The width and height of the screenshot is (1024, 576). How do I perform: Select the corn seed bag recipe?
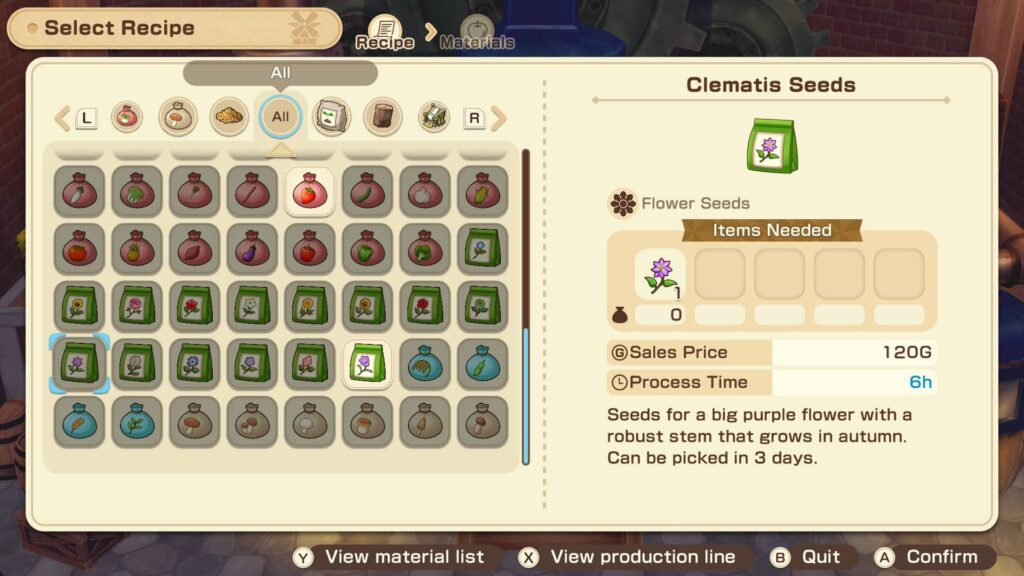(482, 191)
